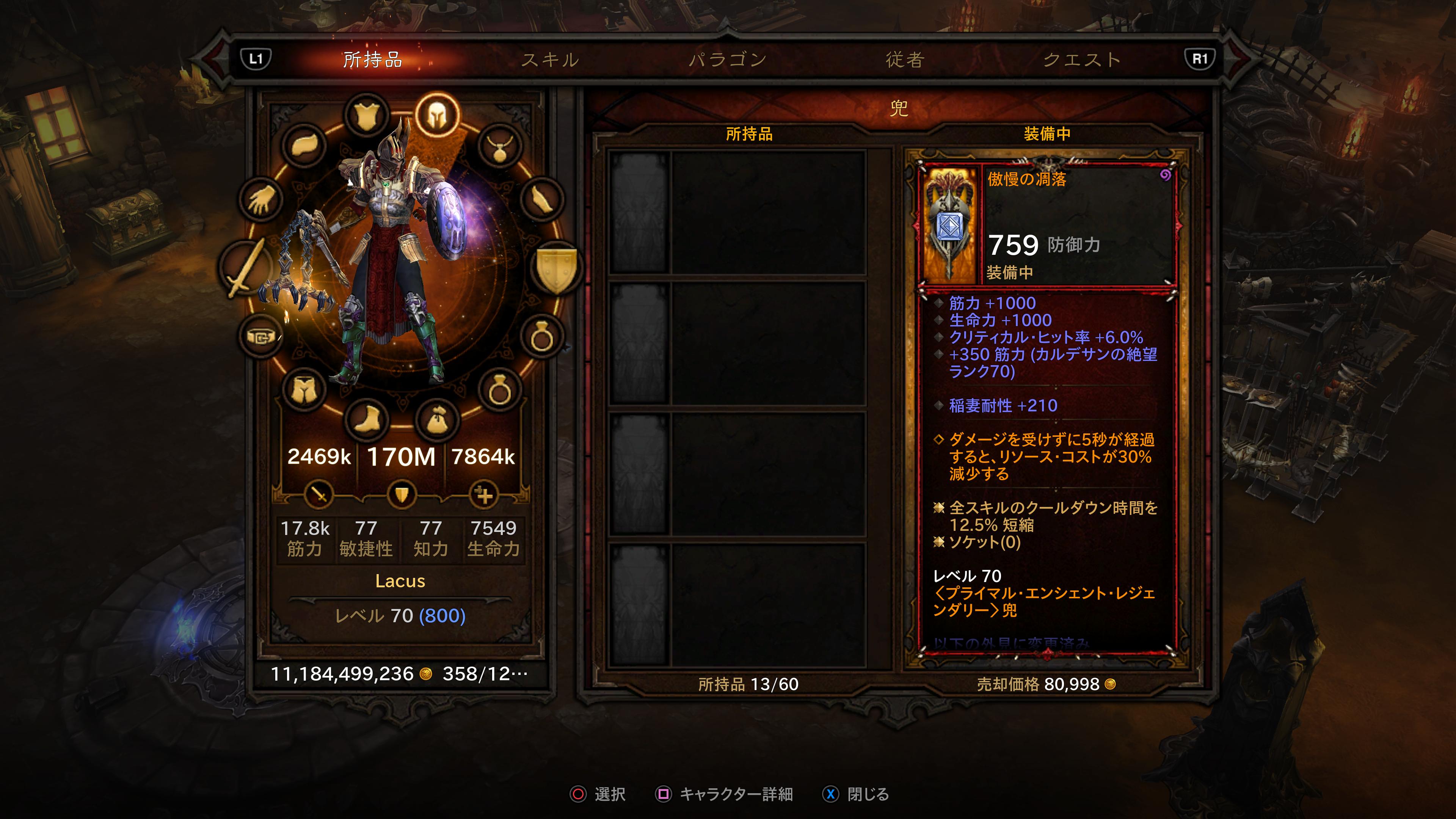Open the パラゴン tab
Viewport: 1456px width, 819px height.
pos(728,60)
